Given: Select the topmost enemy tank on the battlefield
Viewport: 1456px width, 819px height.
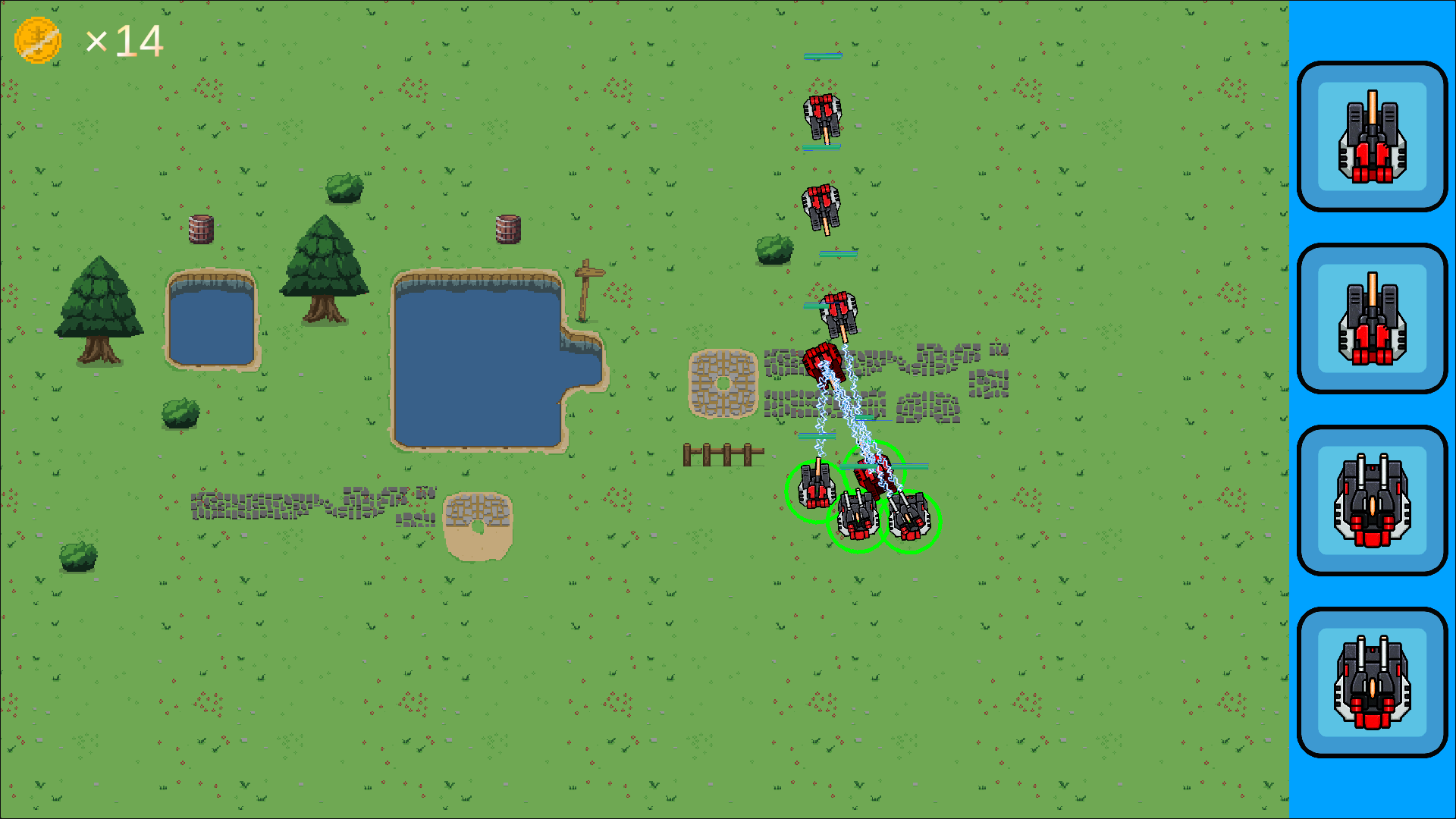Looking at the screenshot, I should [823, 115].
